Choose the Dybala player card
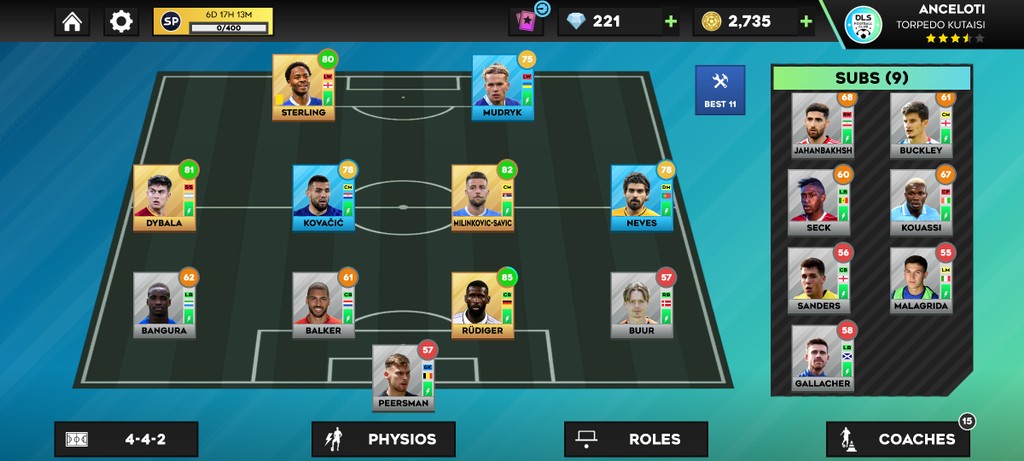1024x461 pixels. (164, 197)
